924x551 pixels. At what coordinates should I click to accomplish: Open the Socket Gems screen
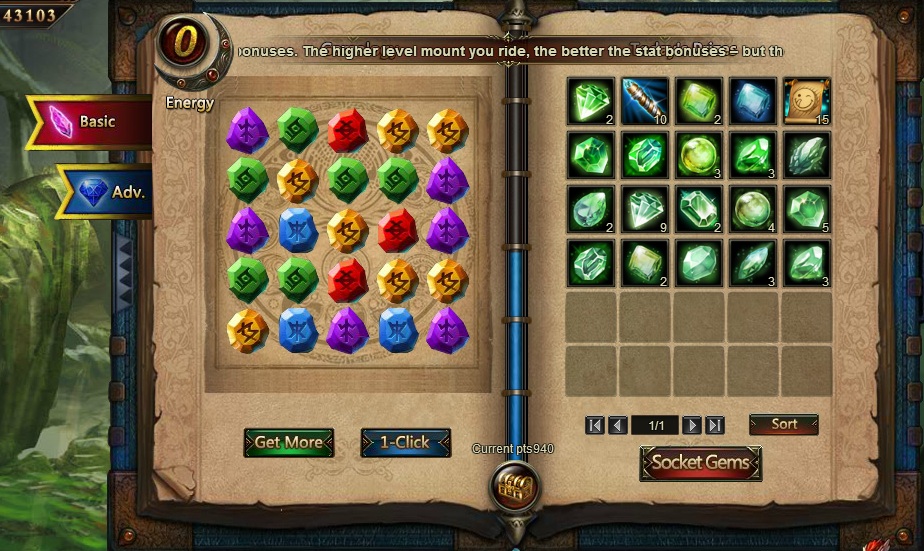click(x=700, y=463)
